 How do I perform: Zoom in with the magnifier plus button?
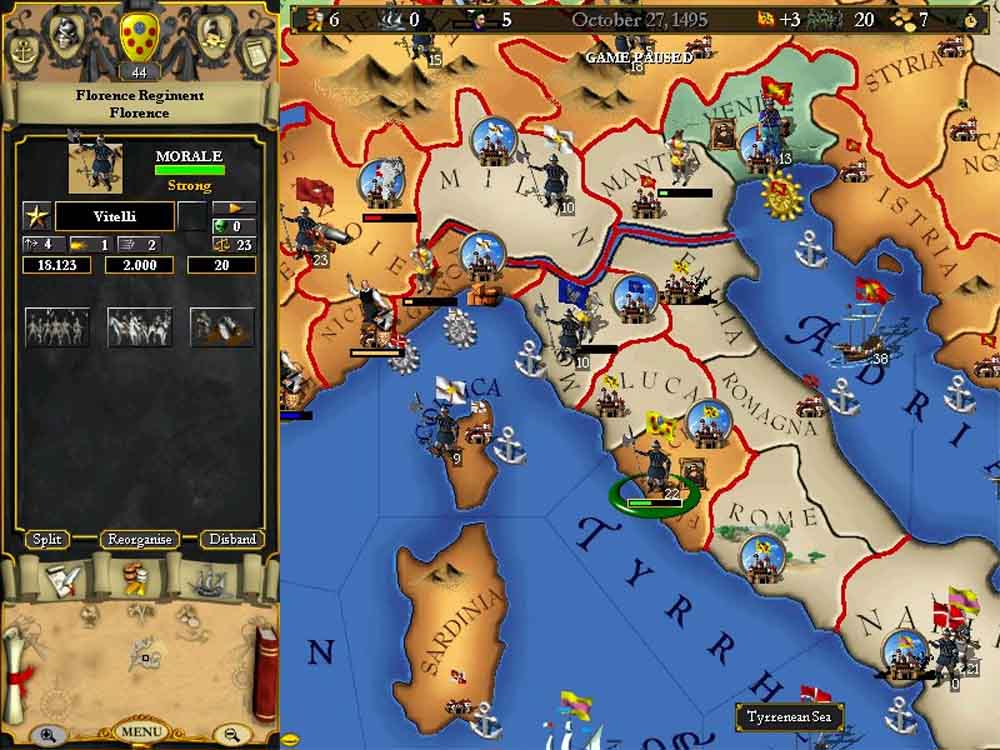coord(47,735)
